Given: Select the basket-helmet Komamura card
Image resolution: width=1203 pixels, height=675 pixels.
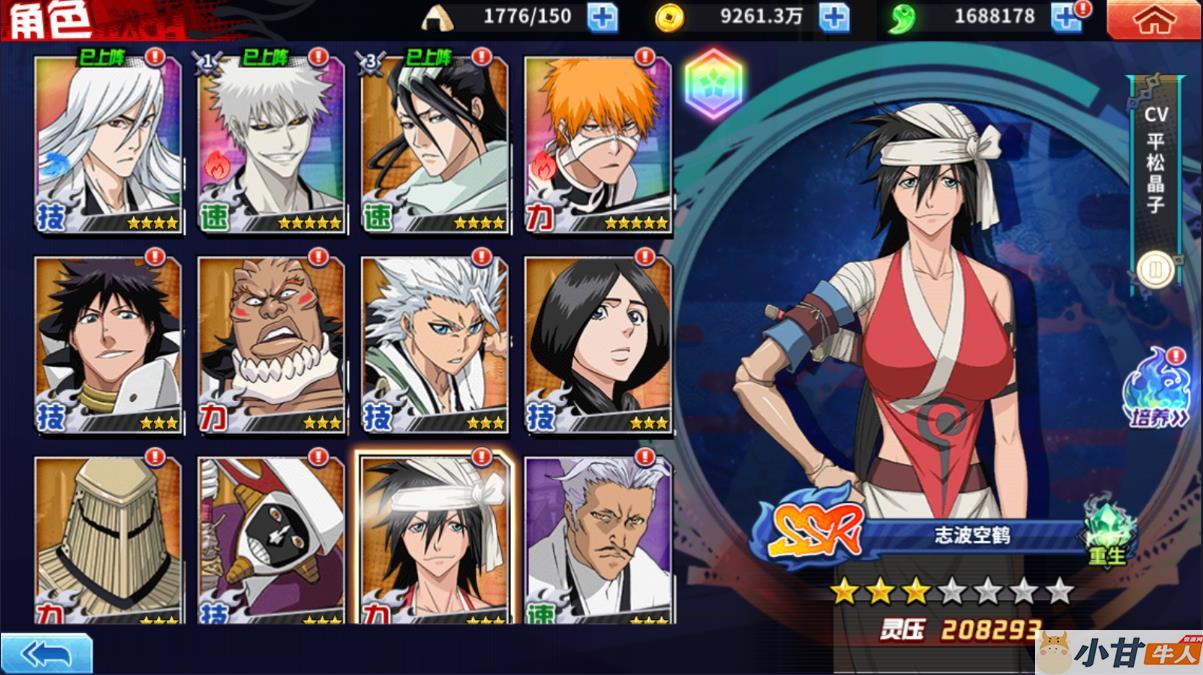Looking at the screenshot, I should click(x=108, y=540).
